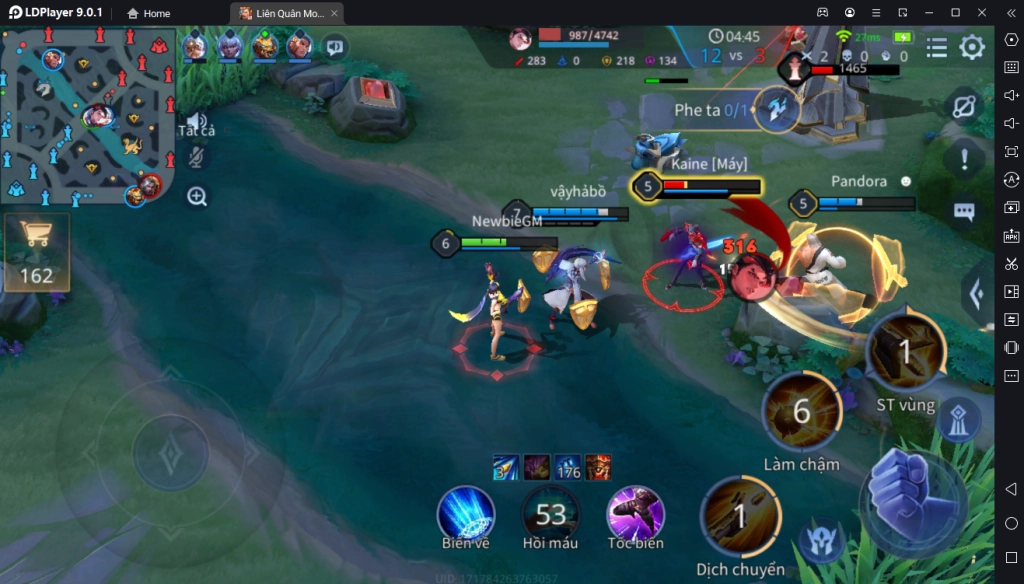Use the Hồi máu heal spell

coord(550,513)
